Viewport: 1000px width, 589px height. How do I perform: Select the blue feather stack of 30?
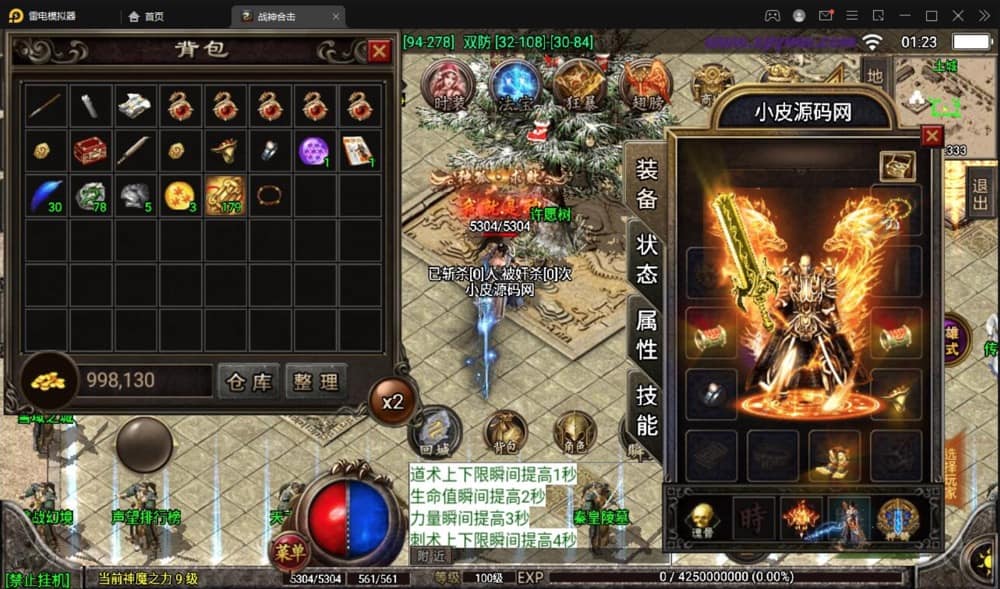coord(45,196)
